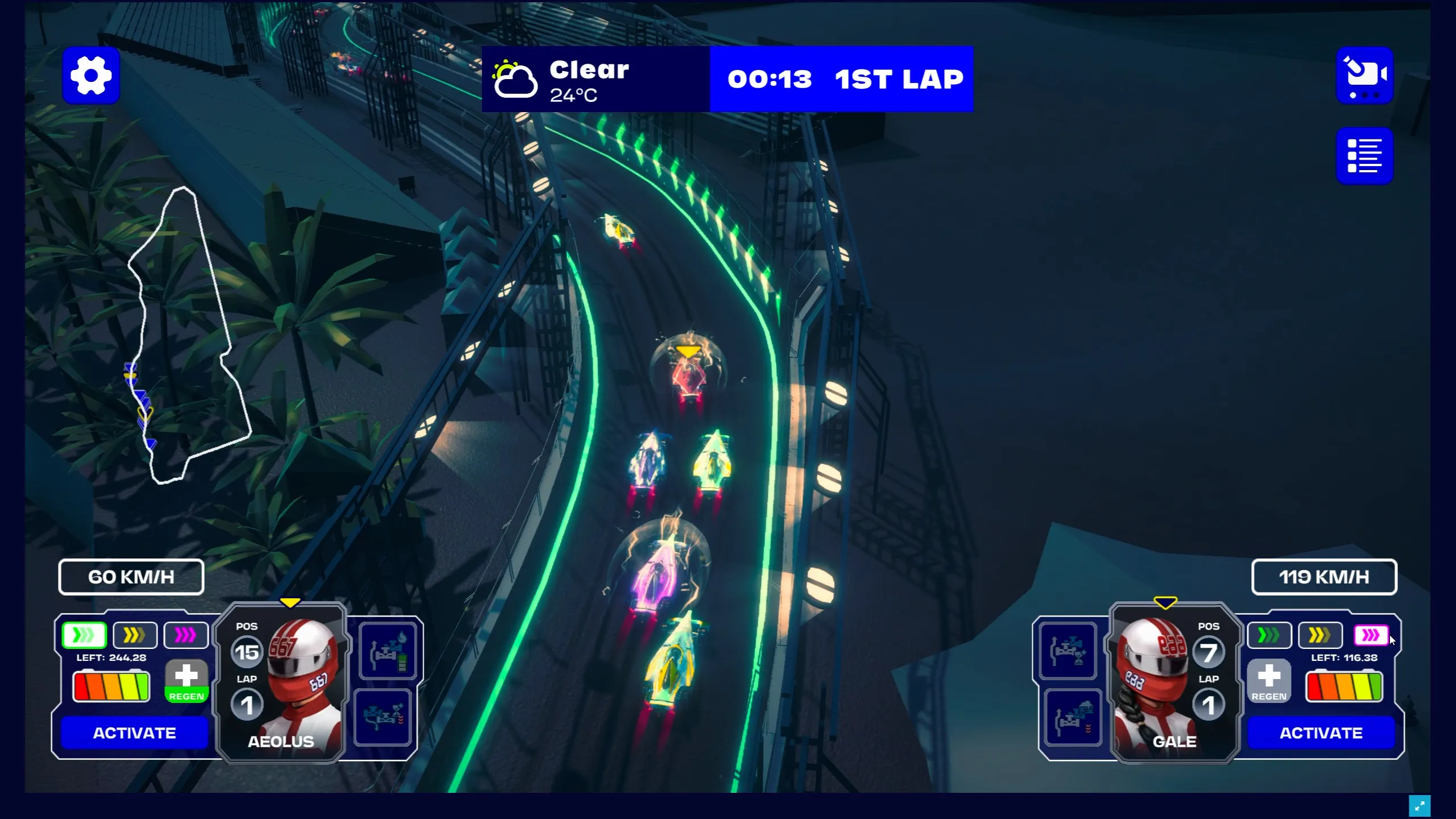Choose Gale's overtake power-up with red chevrons
This screenshot has height=819, width=1456.
pos(1073,717)
